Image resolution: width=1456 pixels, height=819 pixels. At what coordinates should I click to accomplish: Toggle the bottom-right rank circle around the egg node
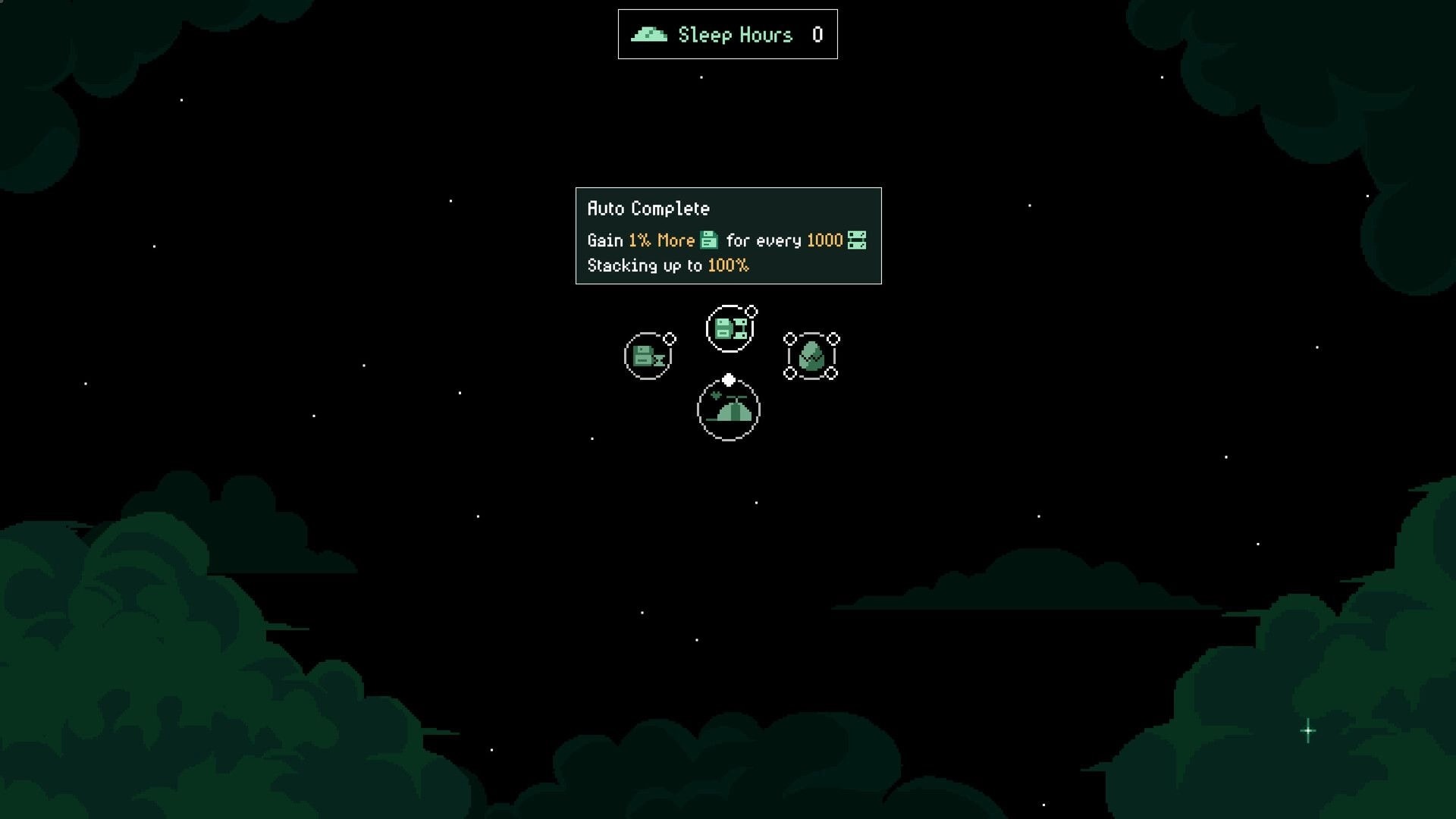pos(832,373)
